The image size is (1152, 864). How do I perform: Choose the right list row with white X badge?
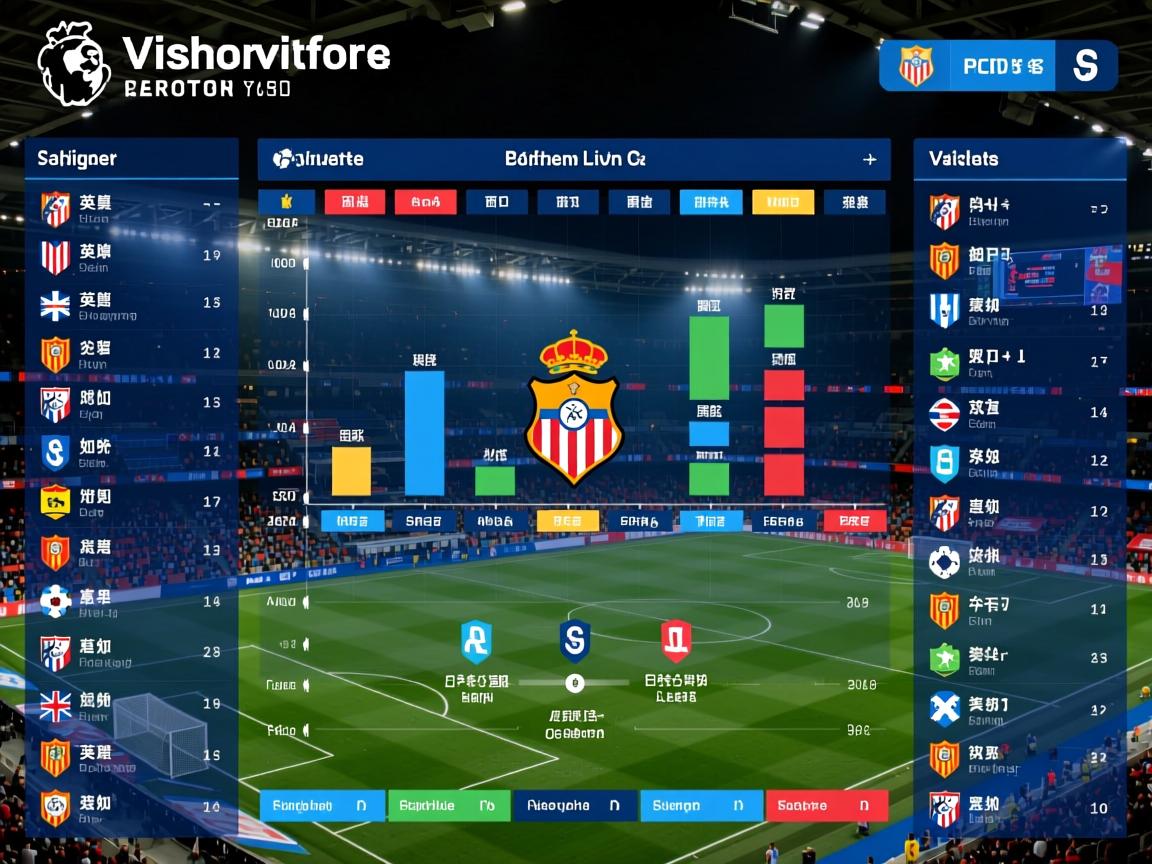pyautogui.click(x=1020, y=709)
